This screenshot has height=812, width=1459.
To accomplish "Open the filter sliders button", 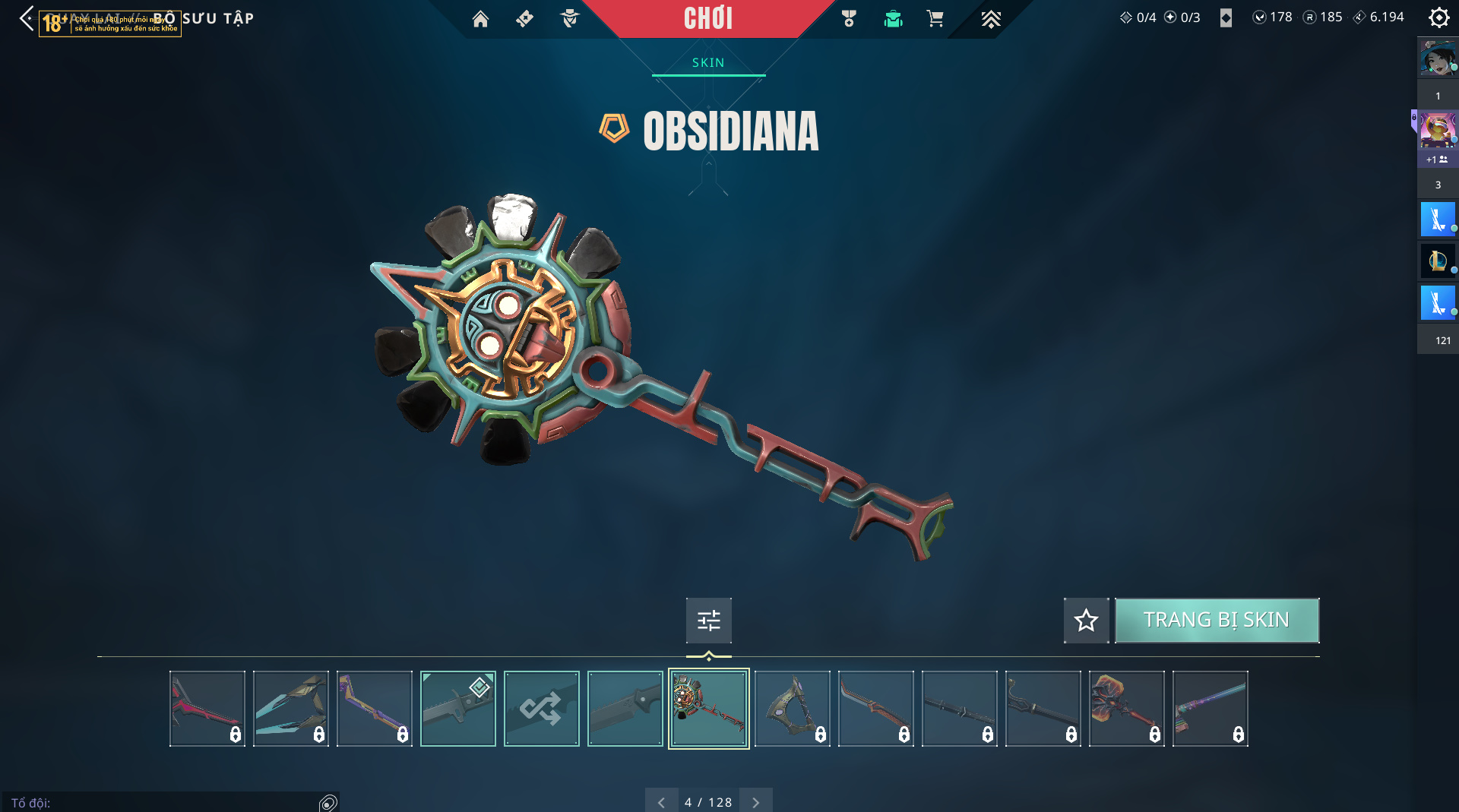I will pos(708,621).
